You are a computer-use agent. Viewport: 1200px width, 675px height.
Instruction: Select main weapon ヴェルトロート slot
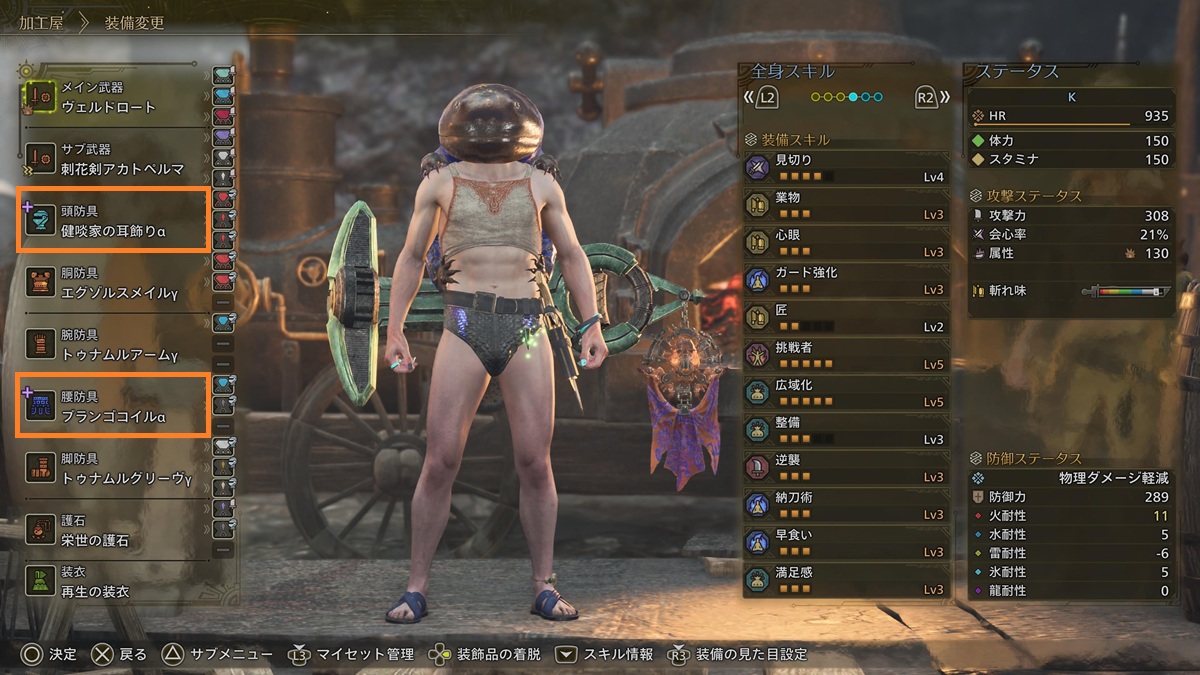(112, 97)
